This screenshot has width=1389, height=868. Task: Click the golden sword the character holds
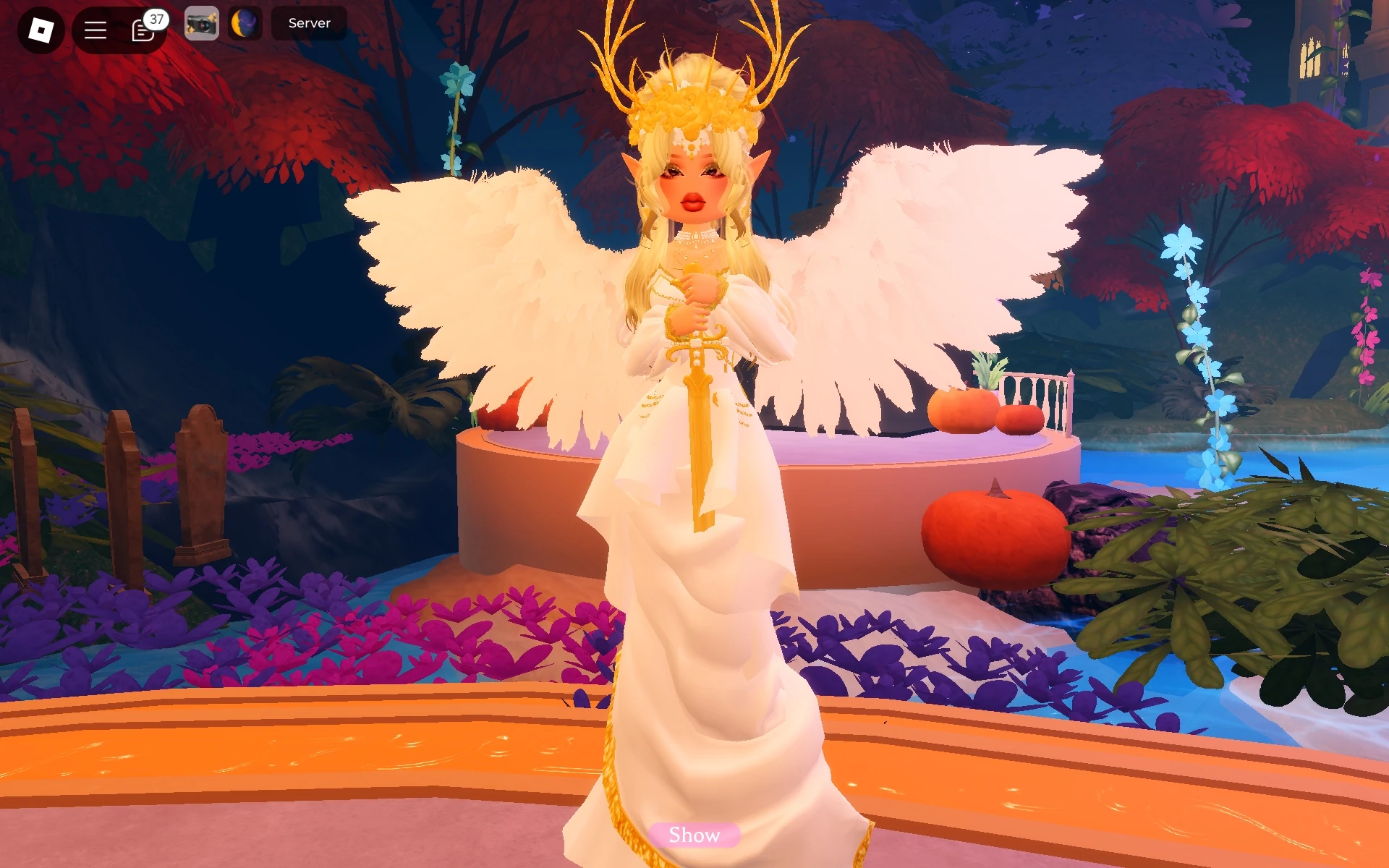click(699, 434)
